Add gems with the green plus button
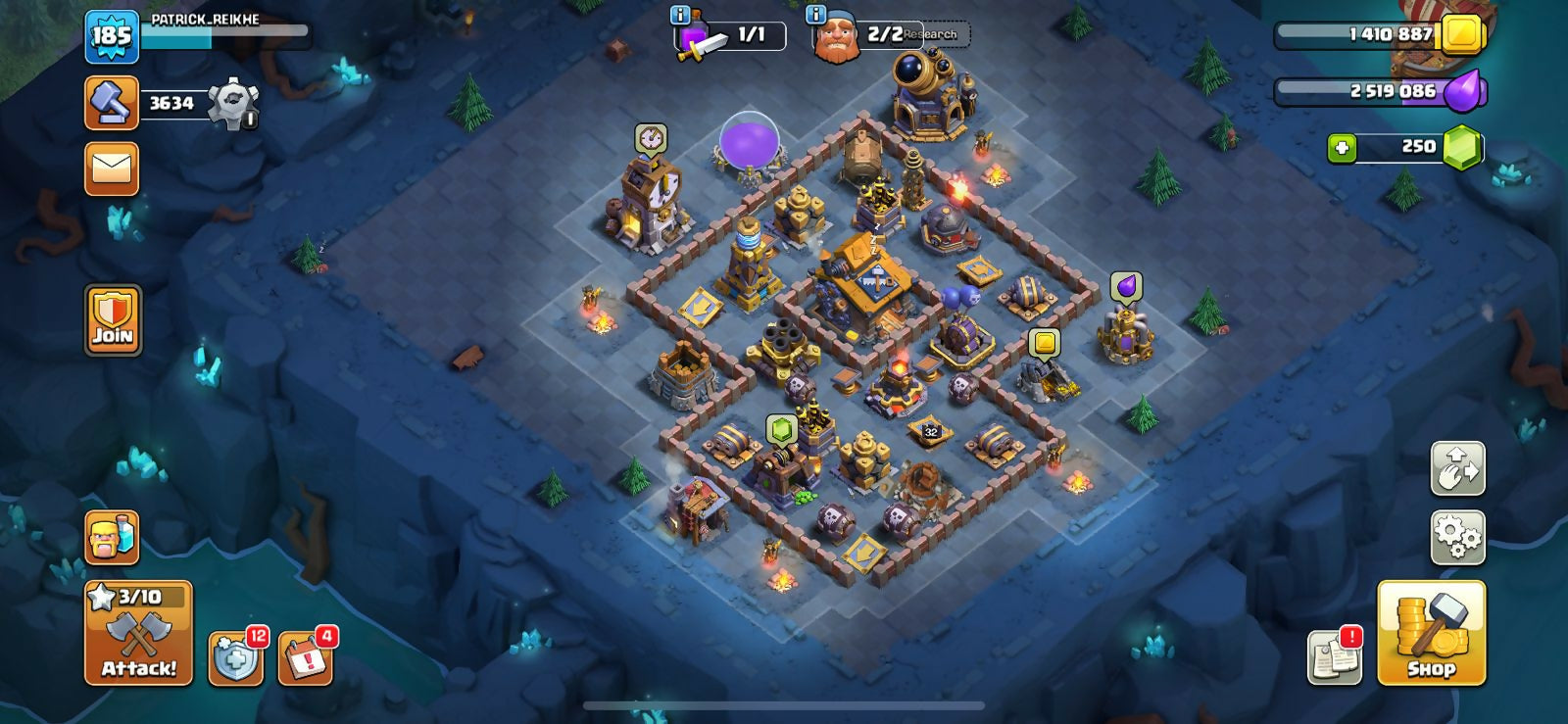 click(1342, 148)
